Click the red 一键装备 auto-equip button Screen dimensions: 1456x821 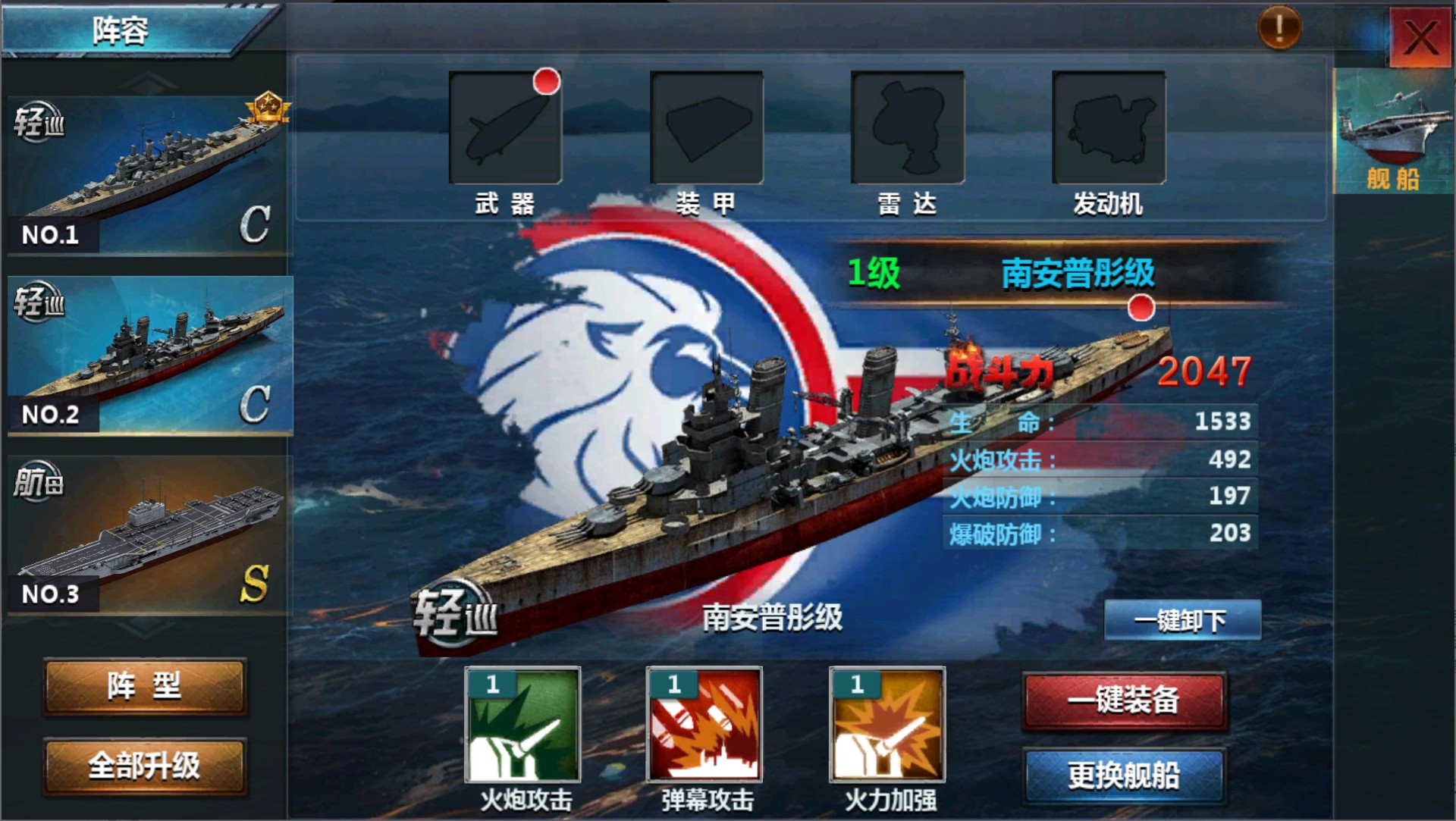point(1124,700)
